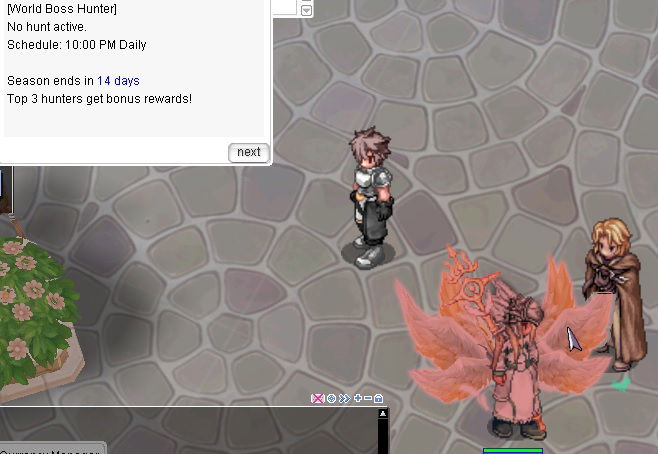Shrink the chat window with the minus icon
This screenshot has height=454, width=658.
[x=368, y=398]
